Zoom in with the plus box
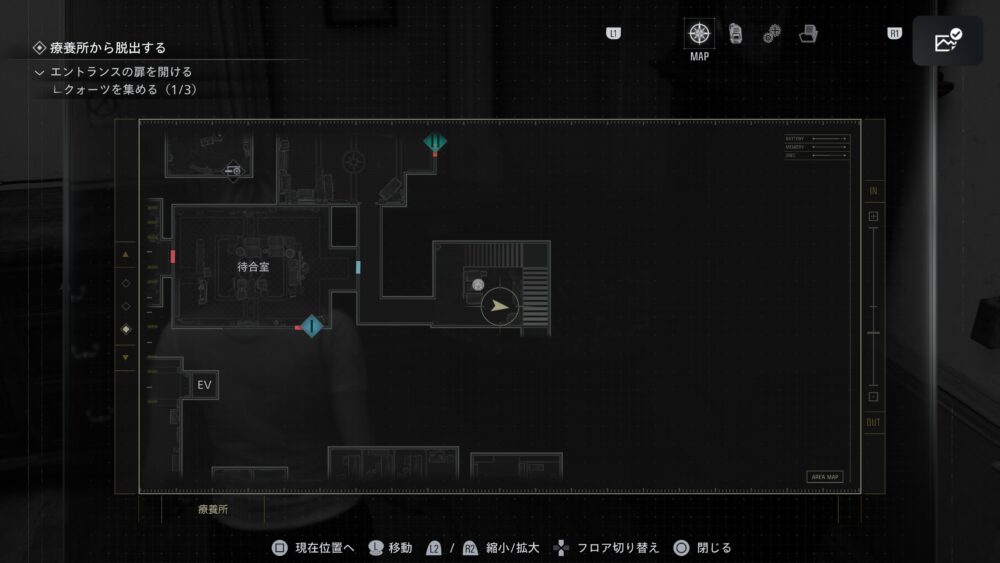This screenshot has height=563, width=1000. coord(873,216)
